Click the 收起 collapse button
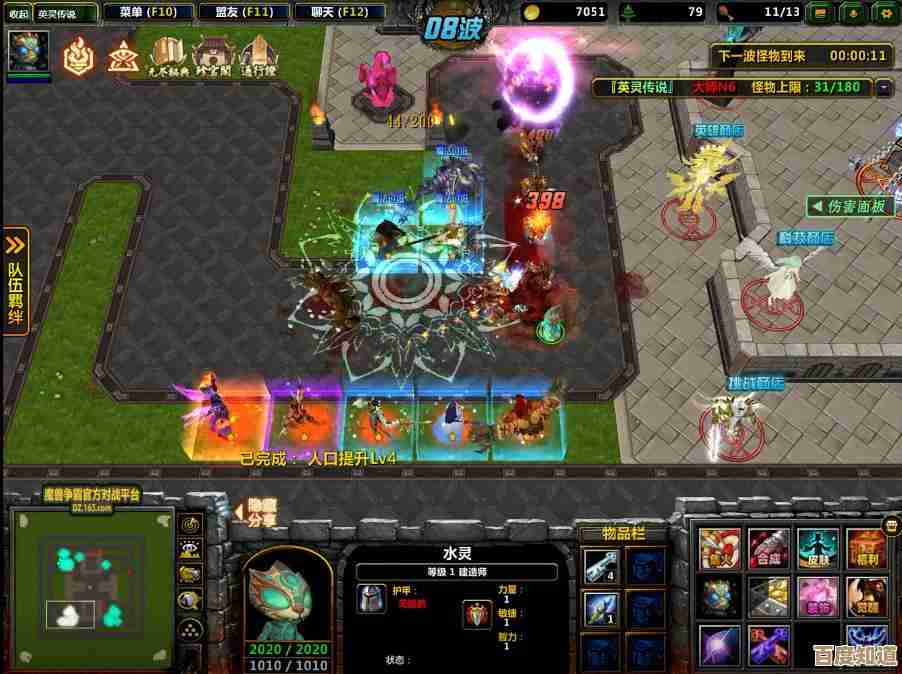The image size is (902, 674). tap(18, 13)
